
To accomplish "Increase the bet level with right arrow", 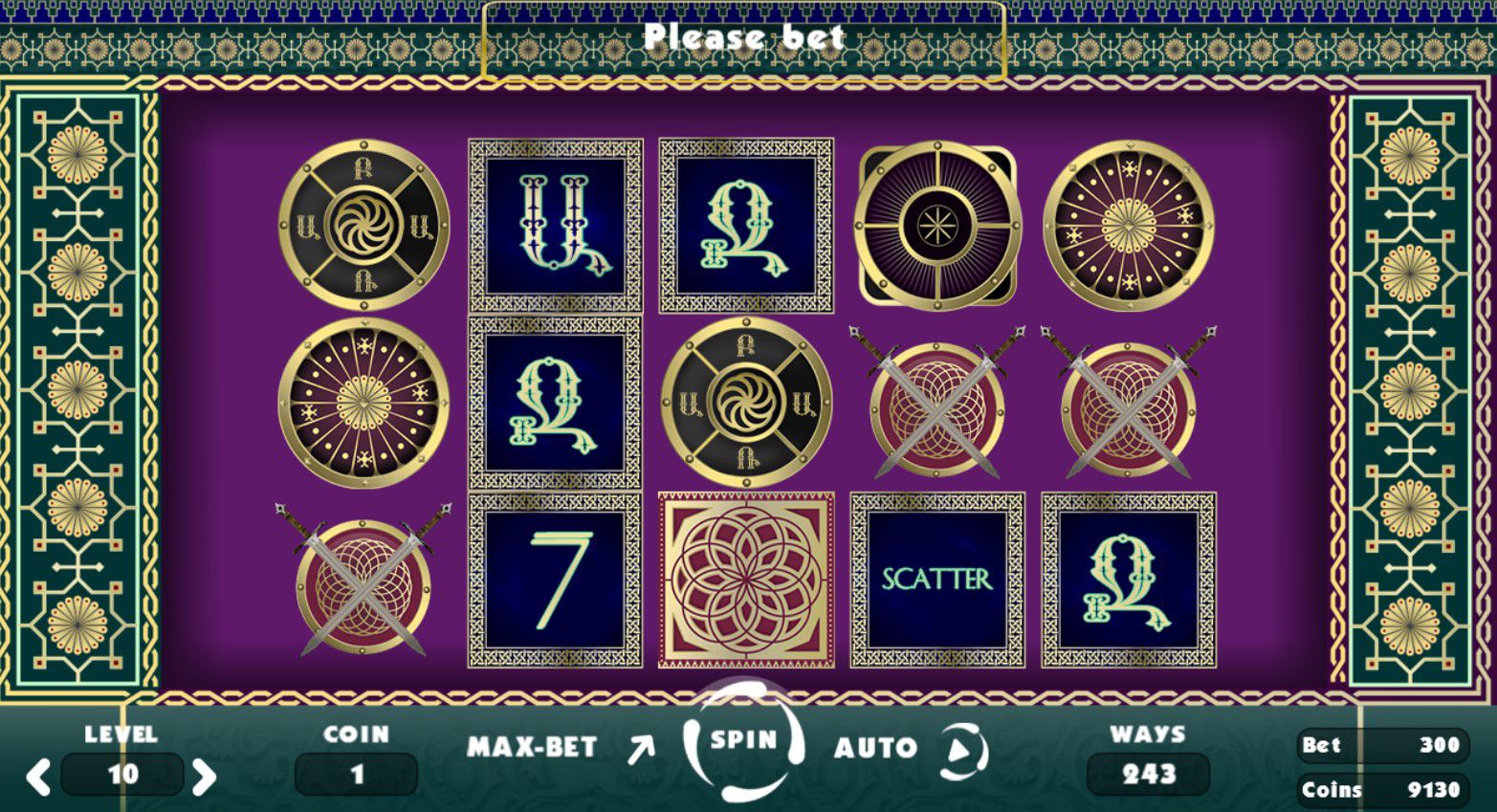I will (x=204, y=776).
